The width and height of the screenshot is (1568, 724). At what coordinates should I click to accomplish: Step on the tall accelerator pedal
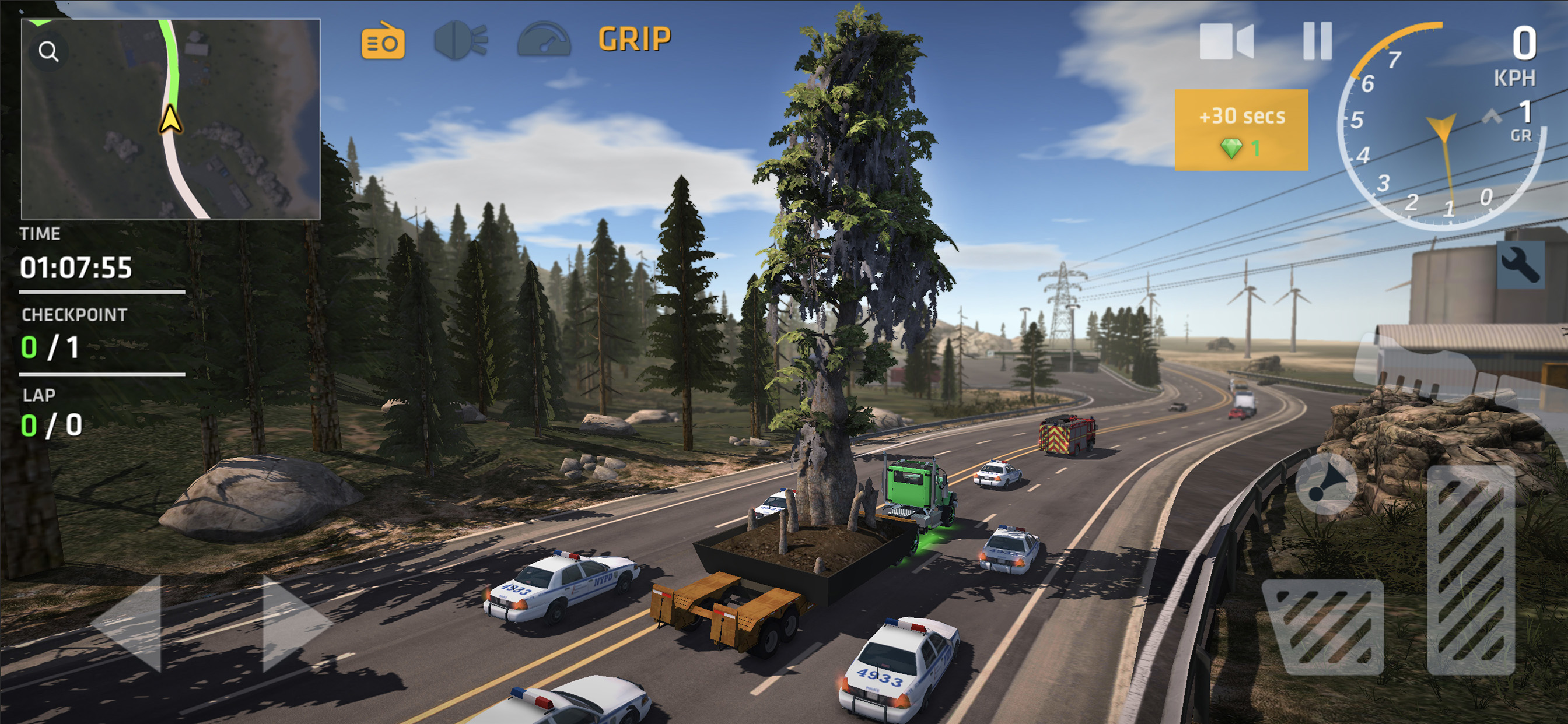(1471, 571)
